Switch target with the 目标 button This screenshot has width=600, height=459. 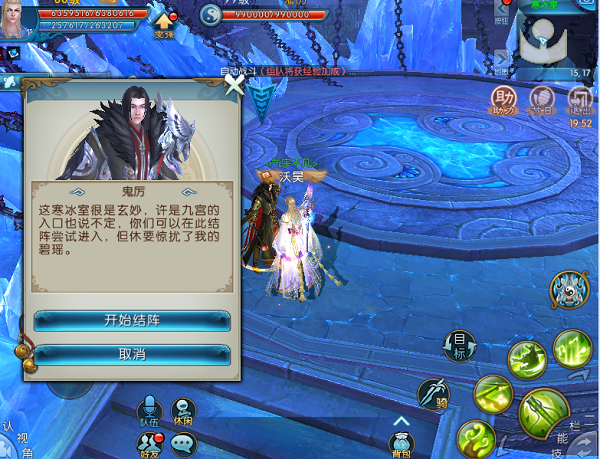tap(458, 345)
